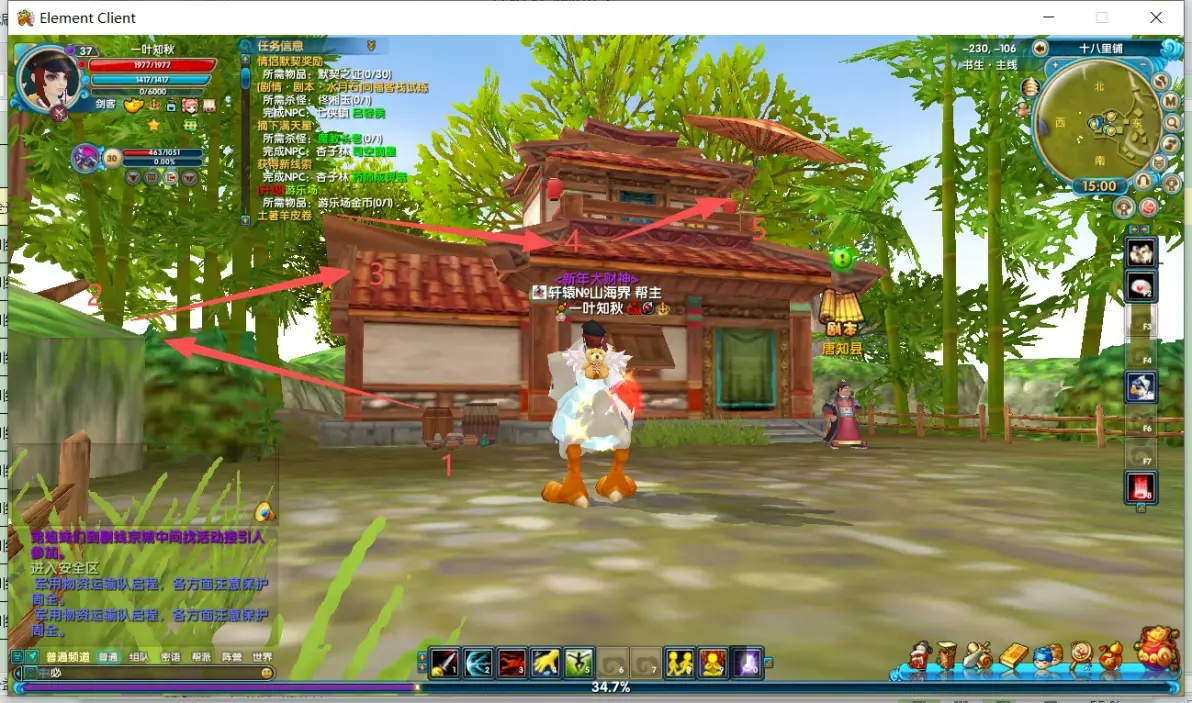Activate the yellow hand skill in slot 4
The height and width of the screenshot is (703, 1192).
[545, 662]
